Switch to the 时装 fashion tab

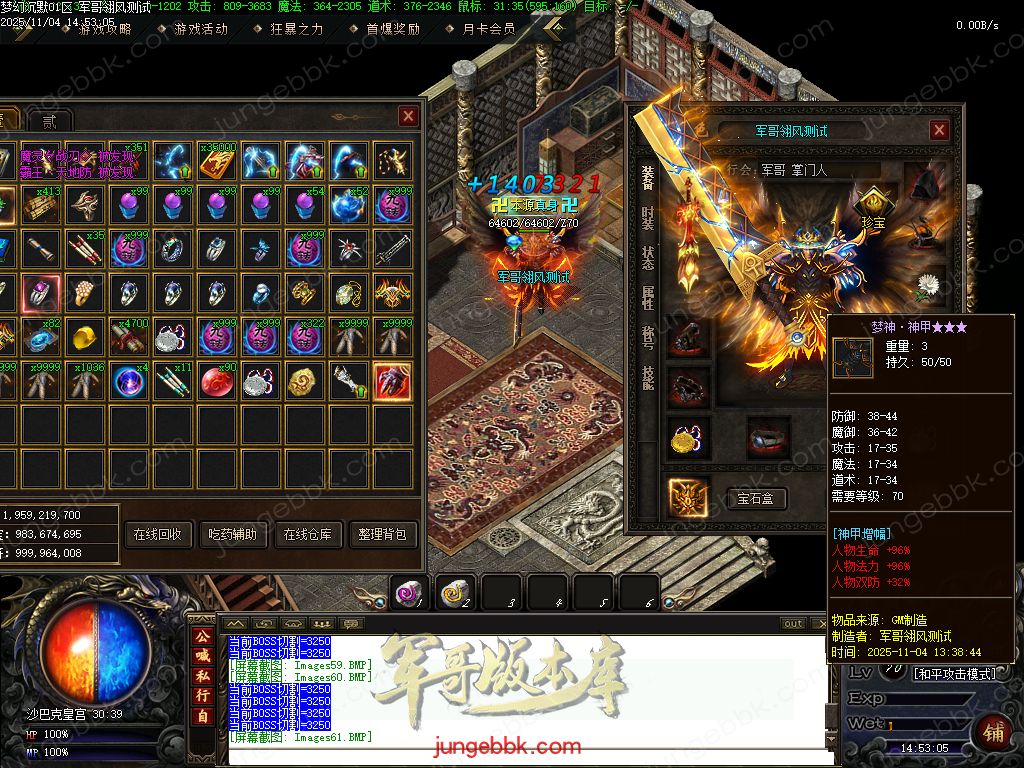648,217
